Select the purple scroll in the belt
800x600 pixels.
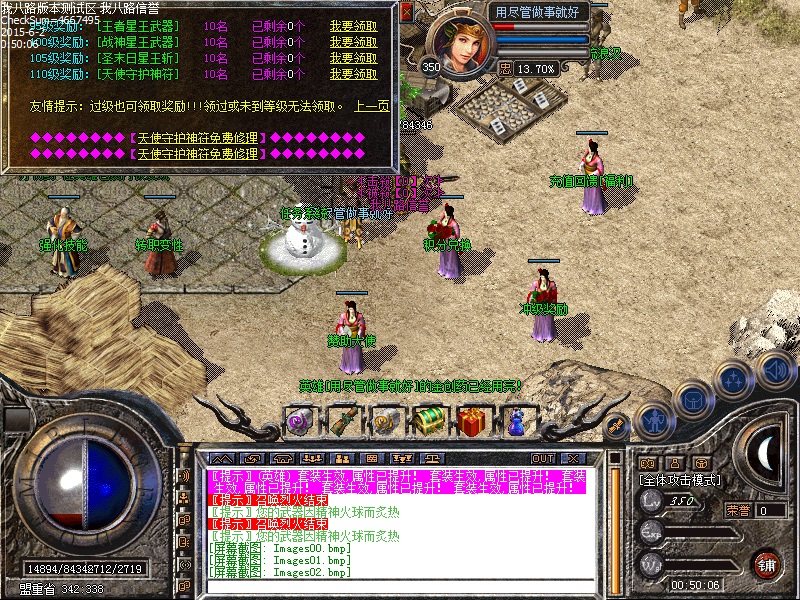[299, 419]
